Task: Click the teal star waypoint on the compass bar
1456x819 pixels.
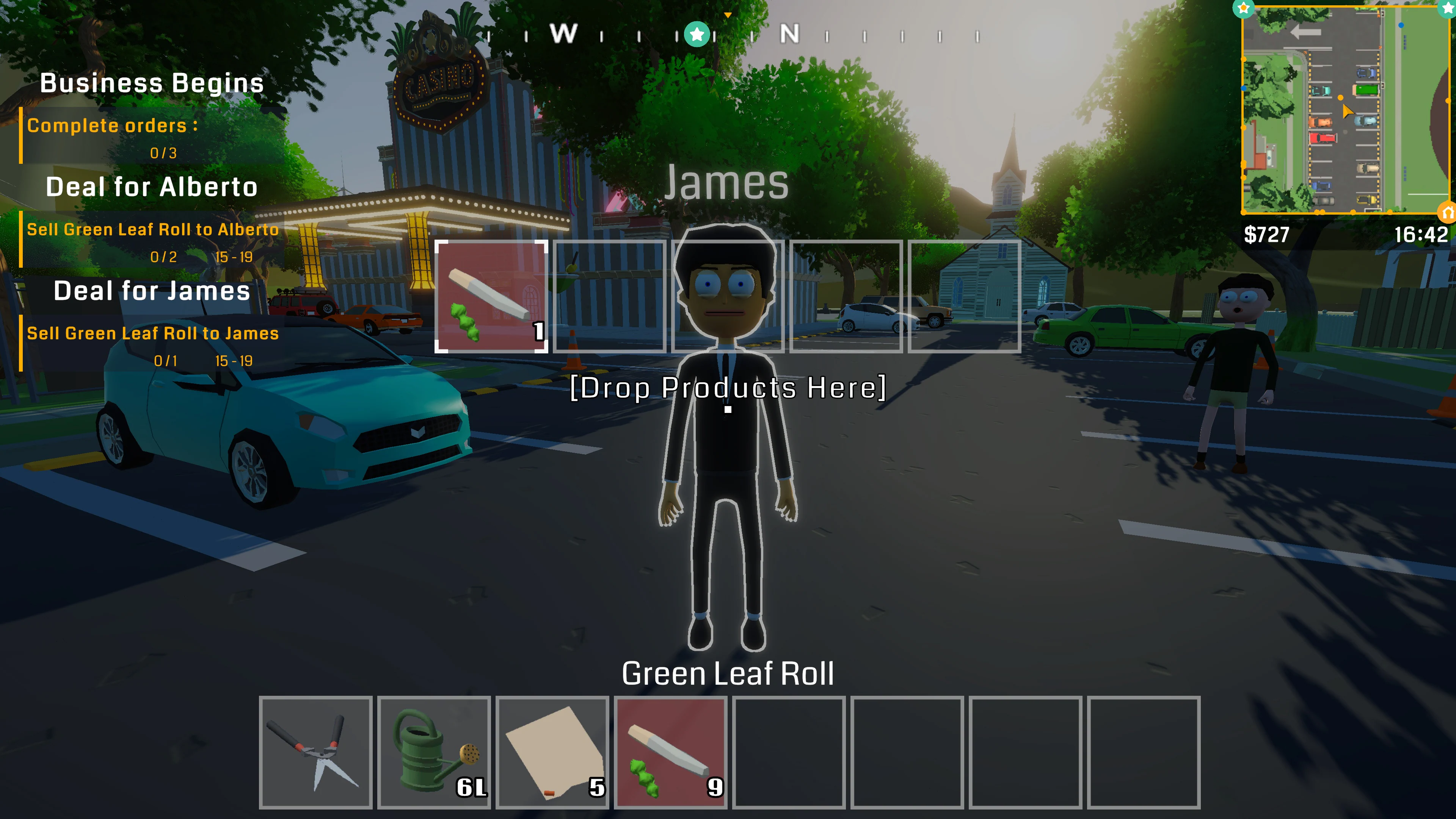Action: click(698, 34)
